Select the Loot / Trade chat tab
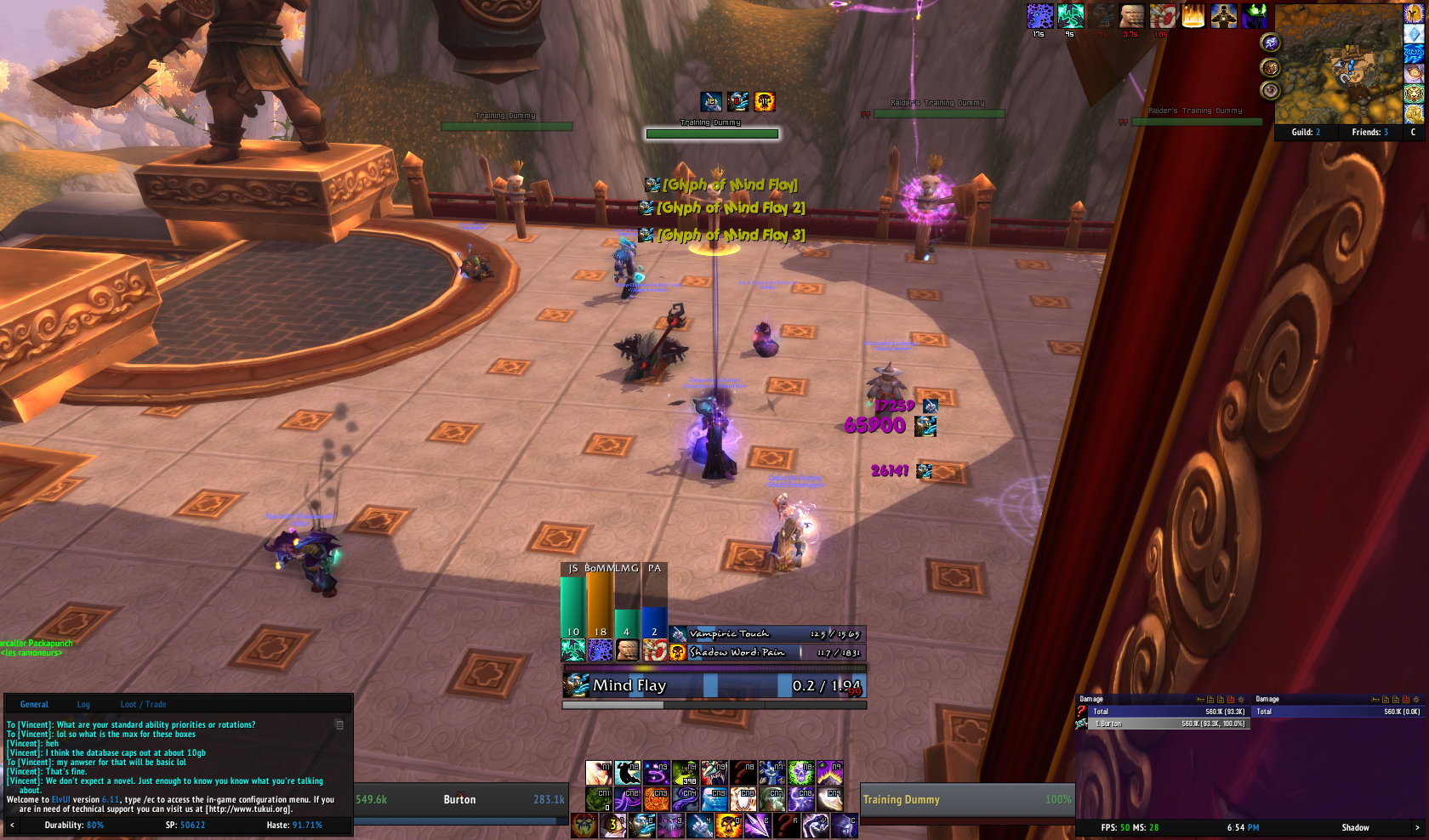Screen dimensions: 1429x840 pyautogui.click(x=143, y=704)
